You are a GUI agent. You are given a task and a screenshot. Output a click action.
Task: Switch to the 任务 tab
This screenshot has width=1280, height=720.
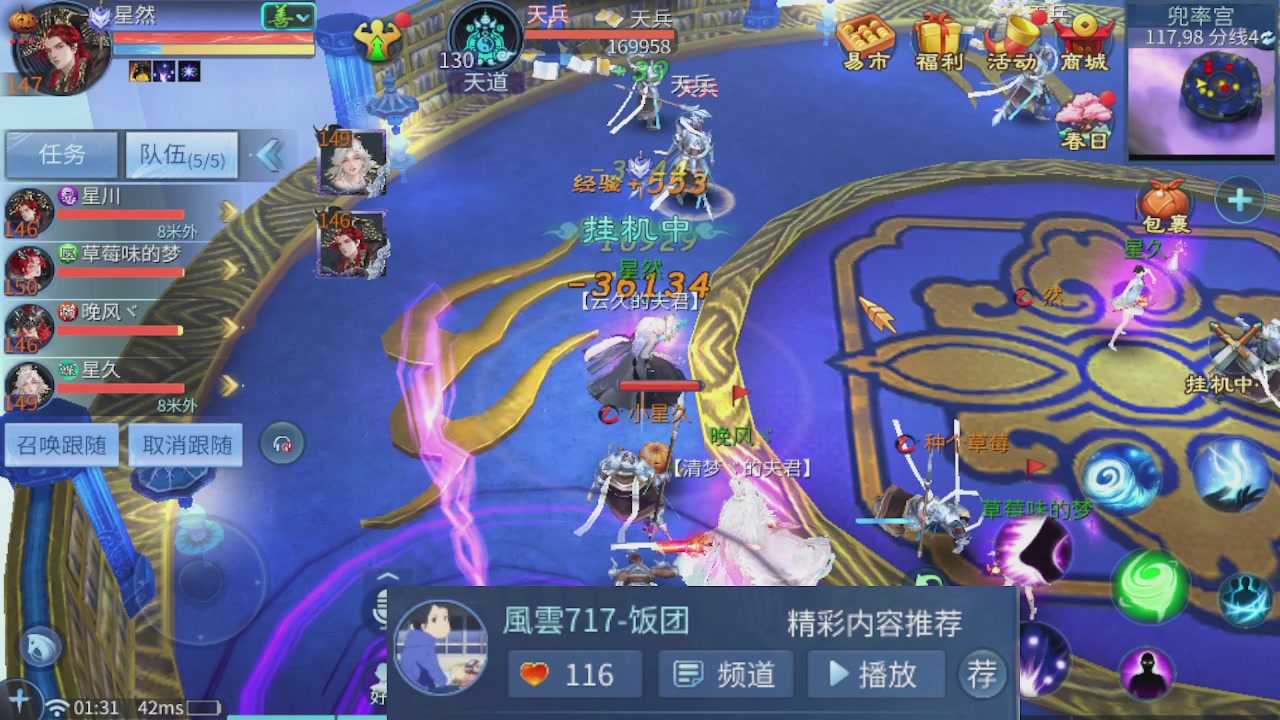point(62,155)
